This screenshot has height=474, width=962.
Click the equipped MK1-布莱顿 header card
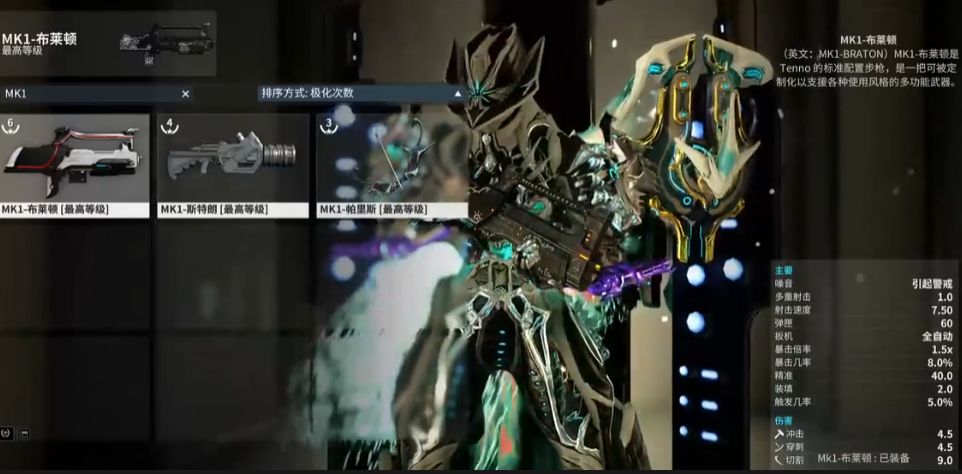[108, 43]
